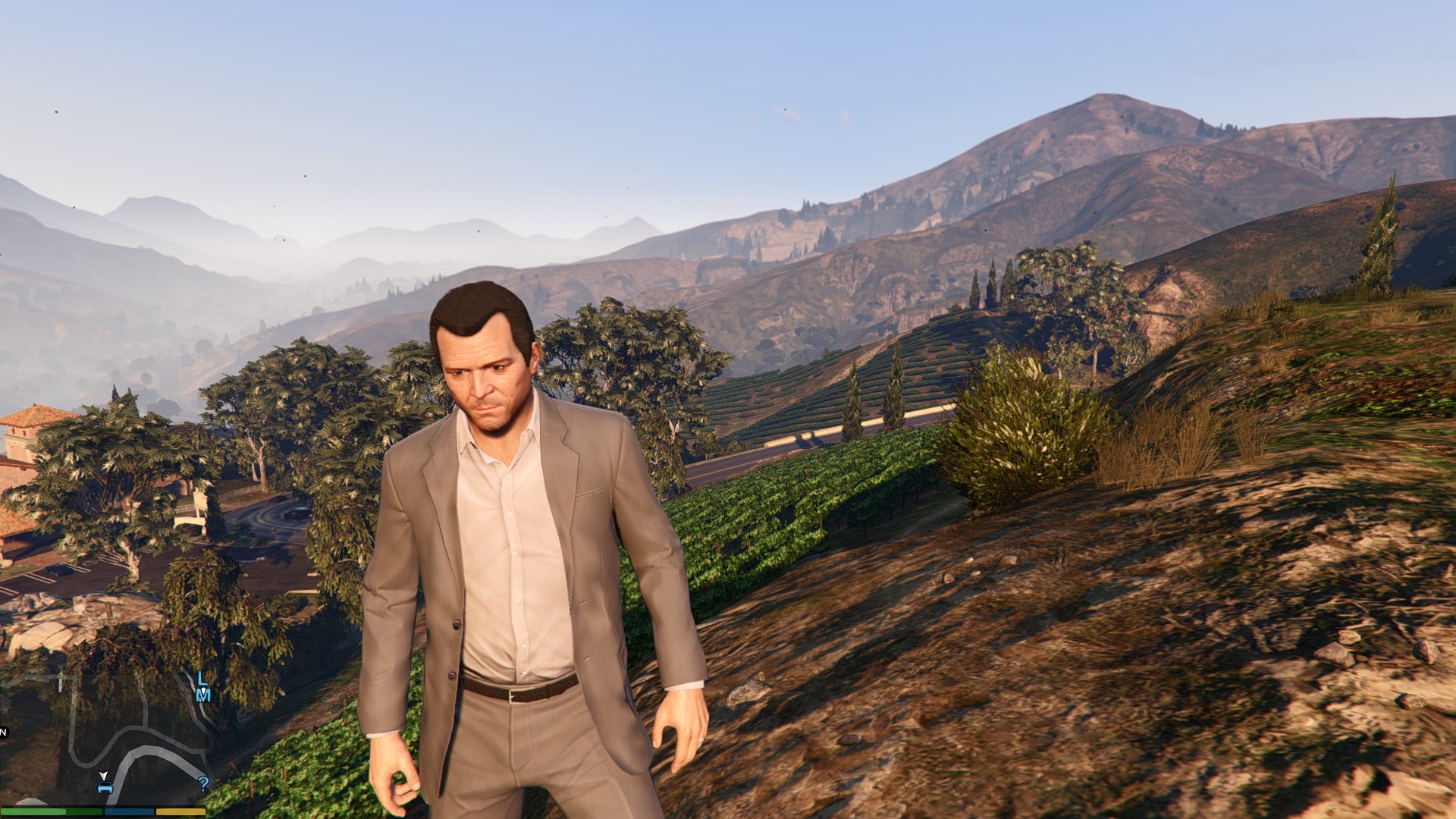The height and width of the screenshot is (819, 1456).
Task: Click the blue car blip on the minimap
Action: tap(105, 788)
